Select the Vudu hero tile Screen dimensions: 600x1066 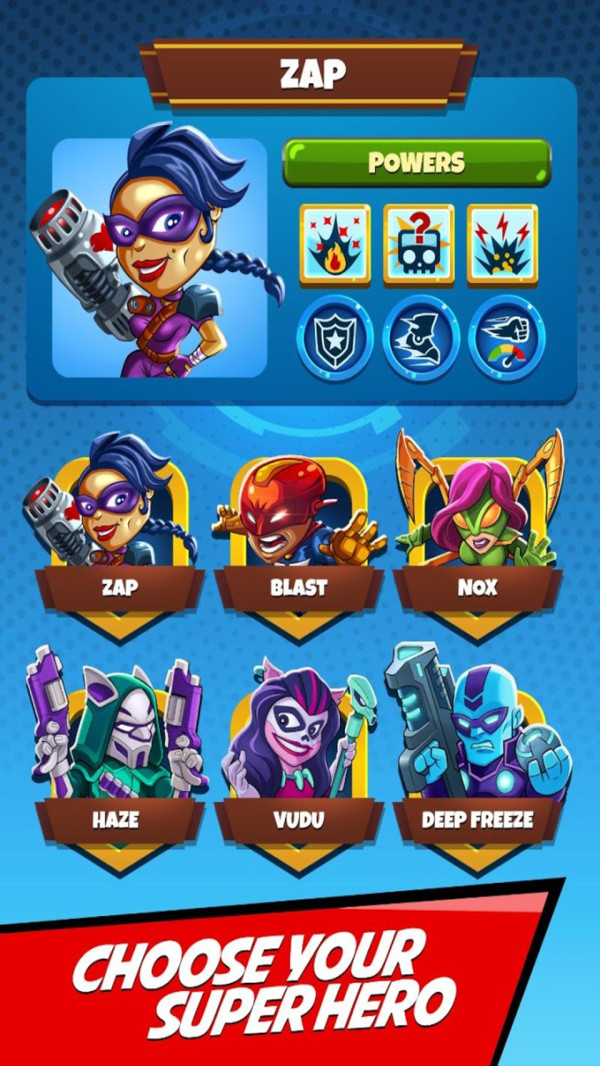coord(298,760)
